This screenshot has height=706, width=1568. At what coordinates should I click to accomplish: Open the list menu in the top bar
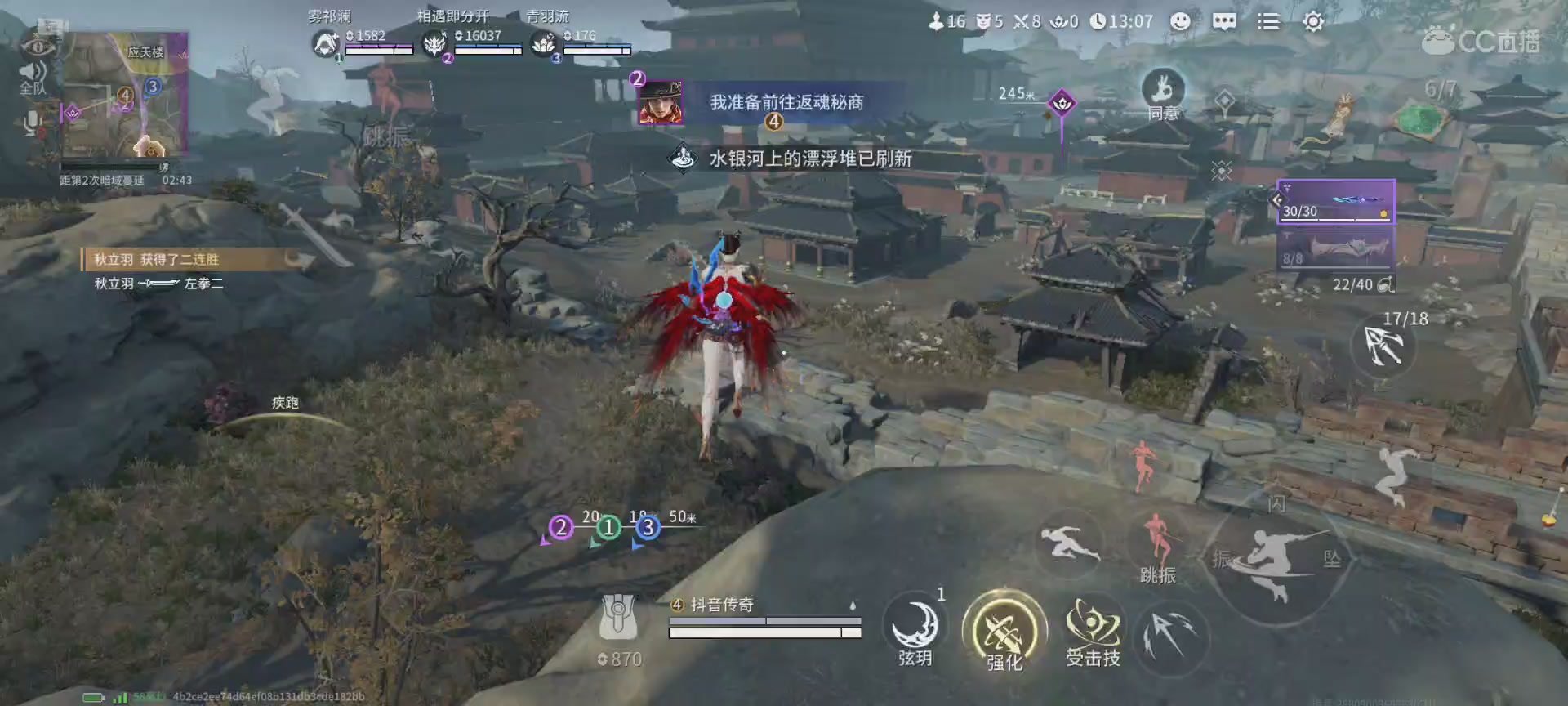[x=1268, y=22]
